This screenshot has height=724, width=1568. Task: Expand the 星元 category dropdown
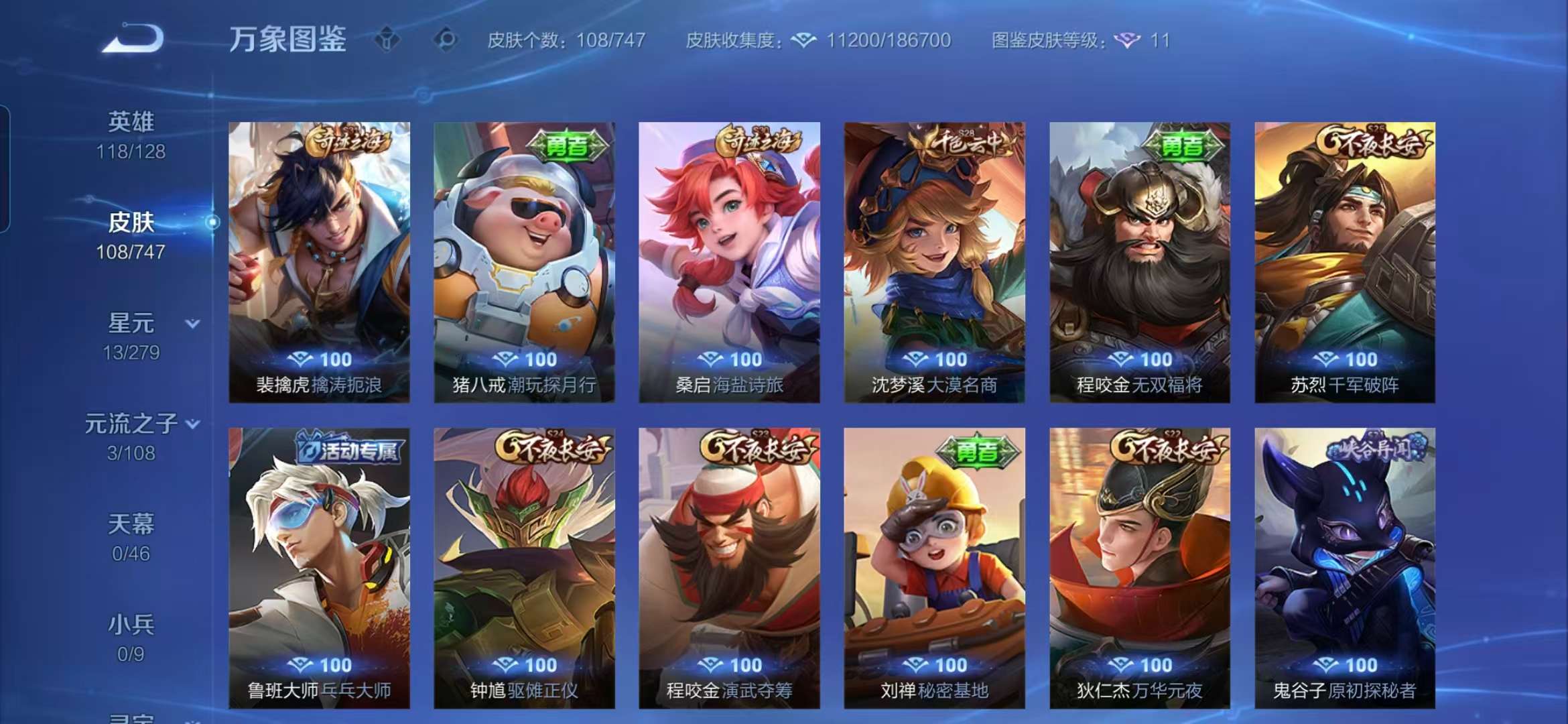tap(192, 324)
